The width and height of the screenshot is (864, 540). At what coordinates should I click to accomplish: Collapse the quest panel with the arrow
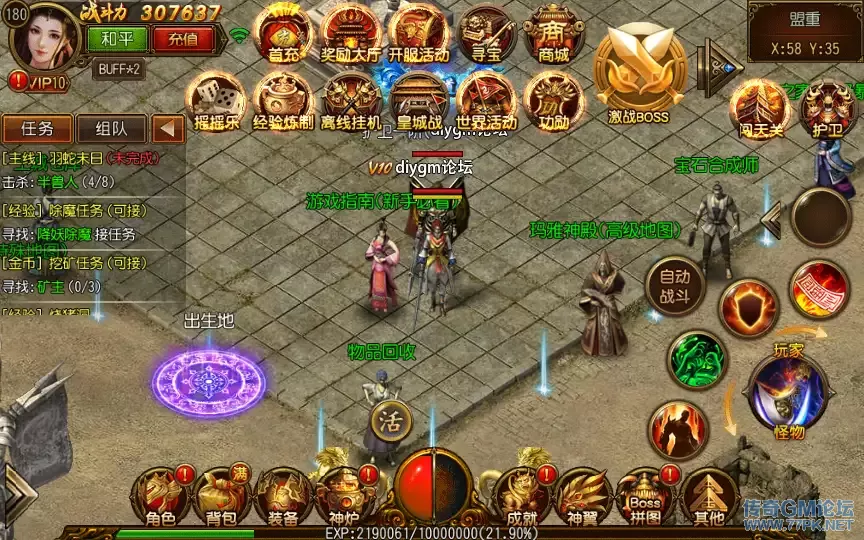[x=168, y=128]
